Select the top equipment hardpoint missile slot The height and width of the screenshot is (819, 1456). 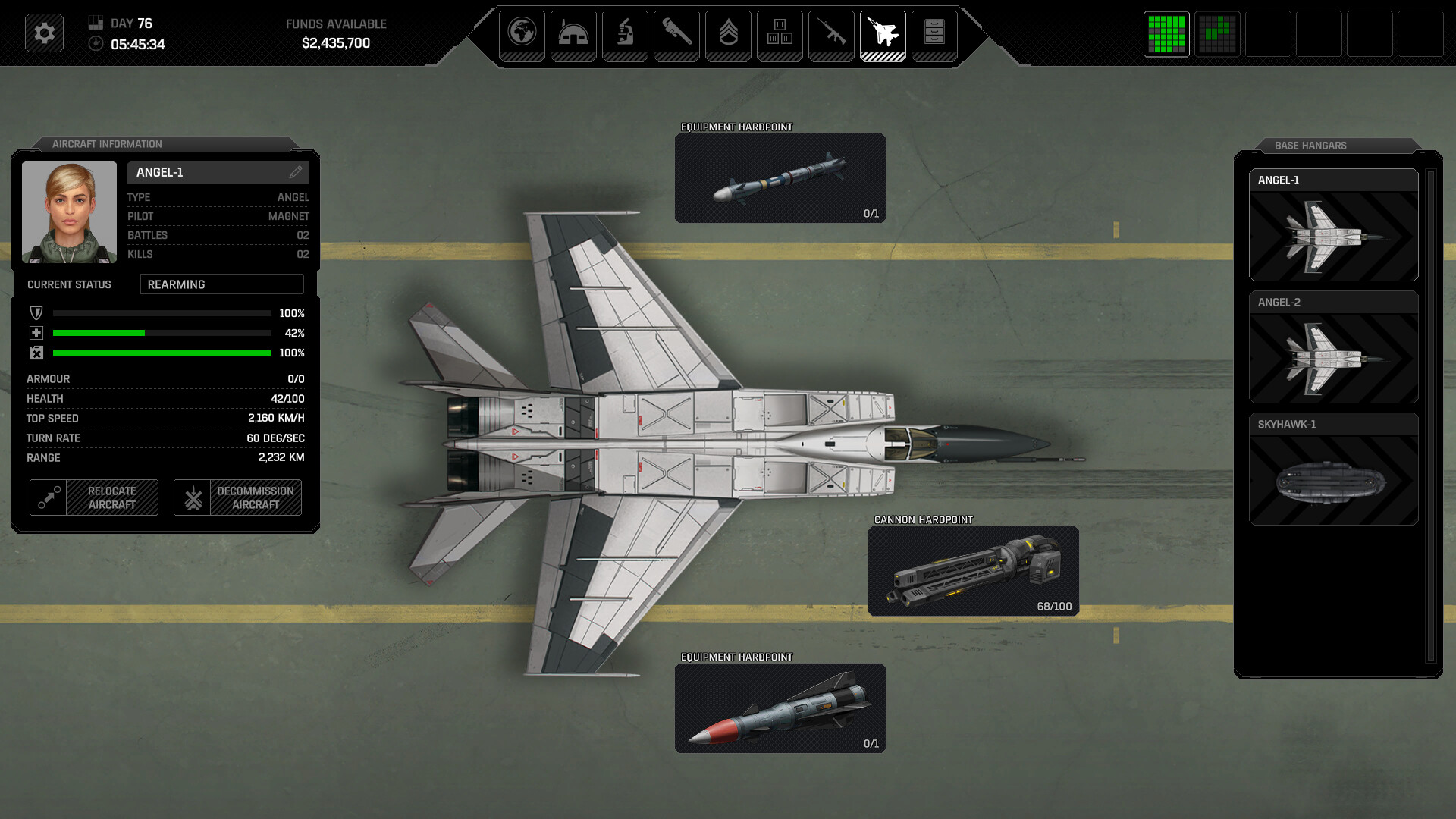pos(780,178)
